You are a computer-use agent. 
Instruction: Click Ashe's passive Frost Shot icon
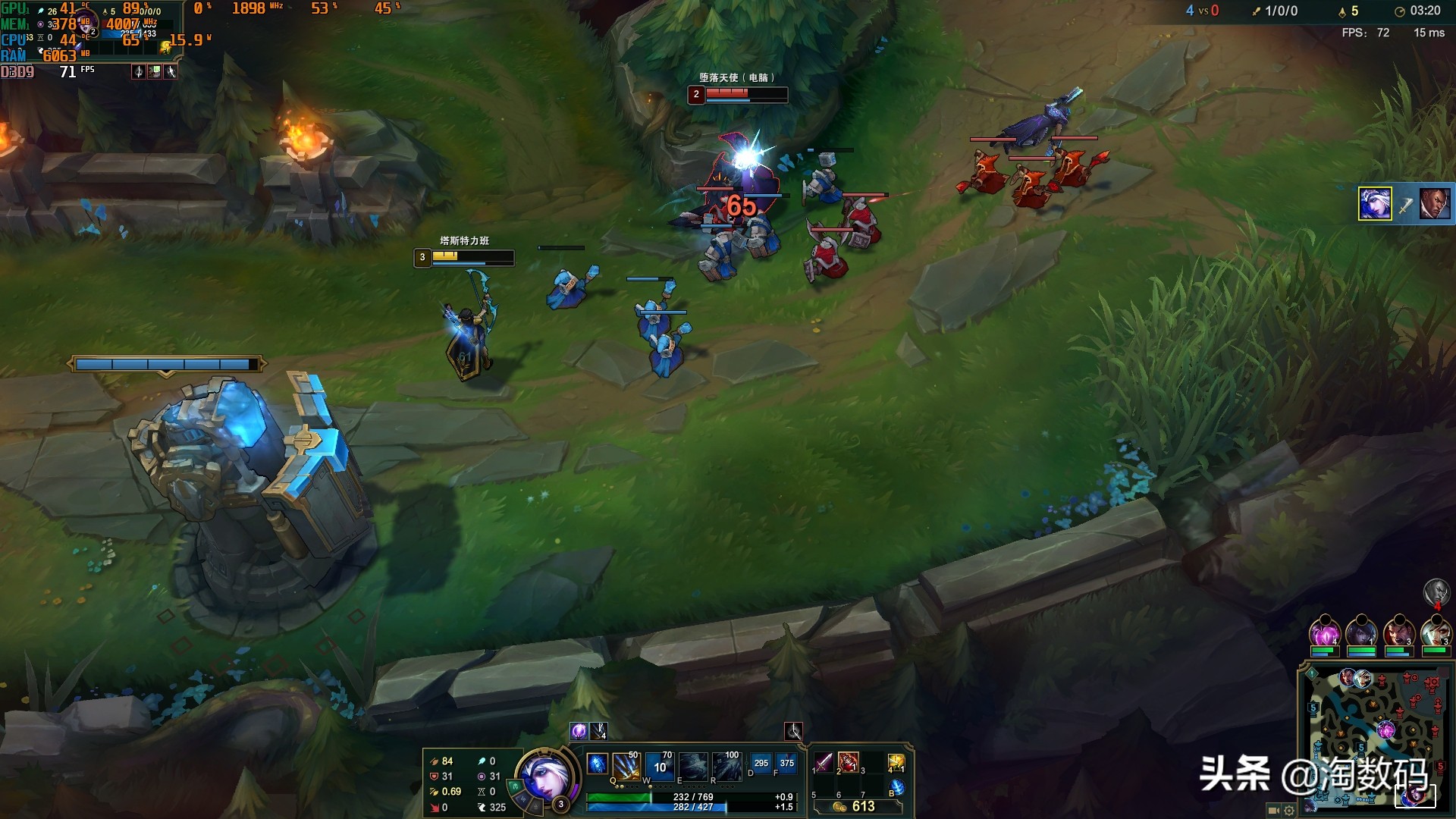pyautogui.click(x=598, y=764)
